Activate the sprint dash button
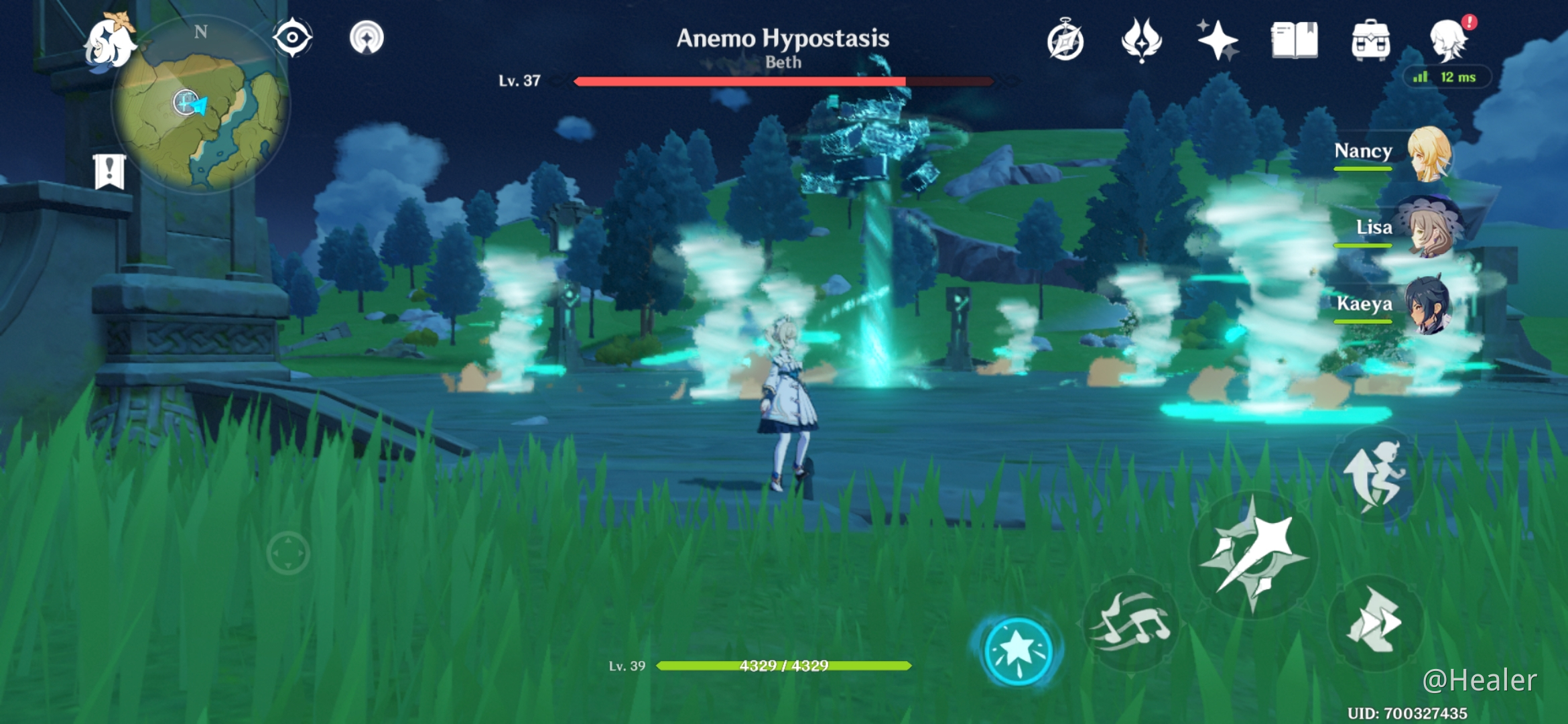 pyautogui.click(x=1376, y=622)
